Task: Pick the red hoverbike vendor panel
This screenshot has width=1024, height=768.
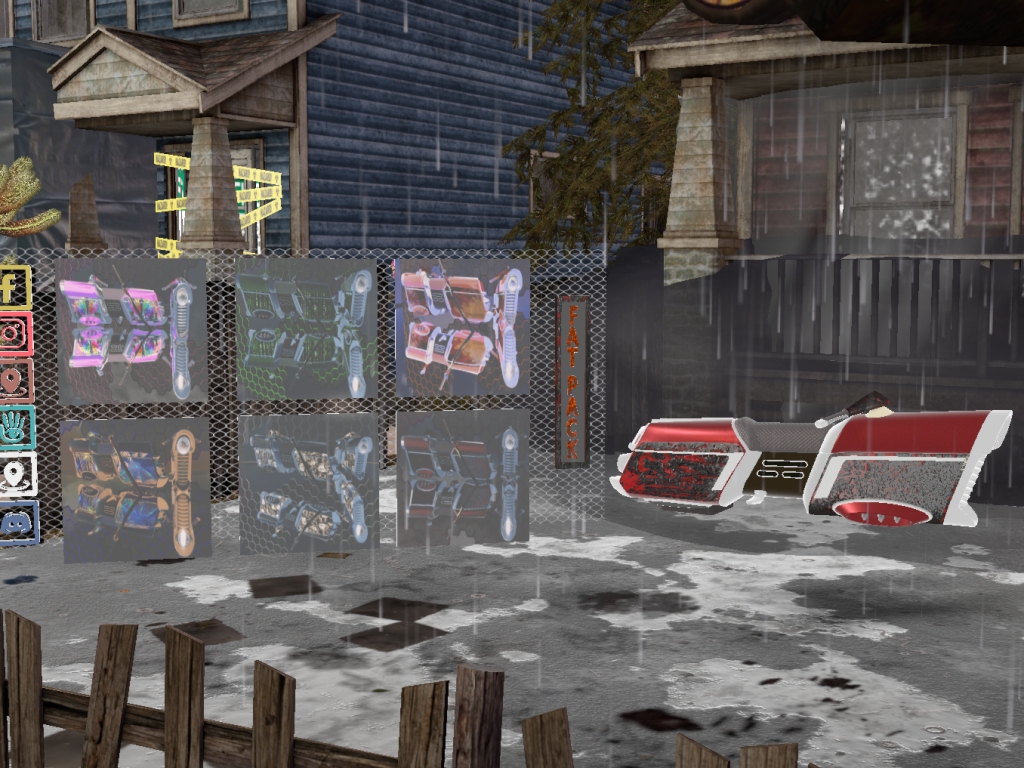Action: (462, 478)
